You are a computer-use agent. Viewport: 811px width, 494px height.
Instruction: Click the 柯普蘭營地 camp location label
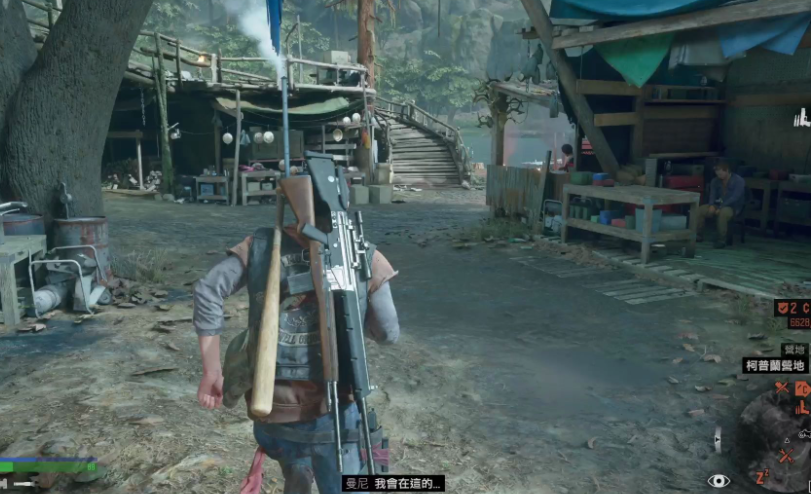(x=774, y=366)
